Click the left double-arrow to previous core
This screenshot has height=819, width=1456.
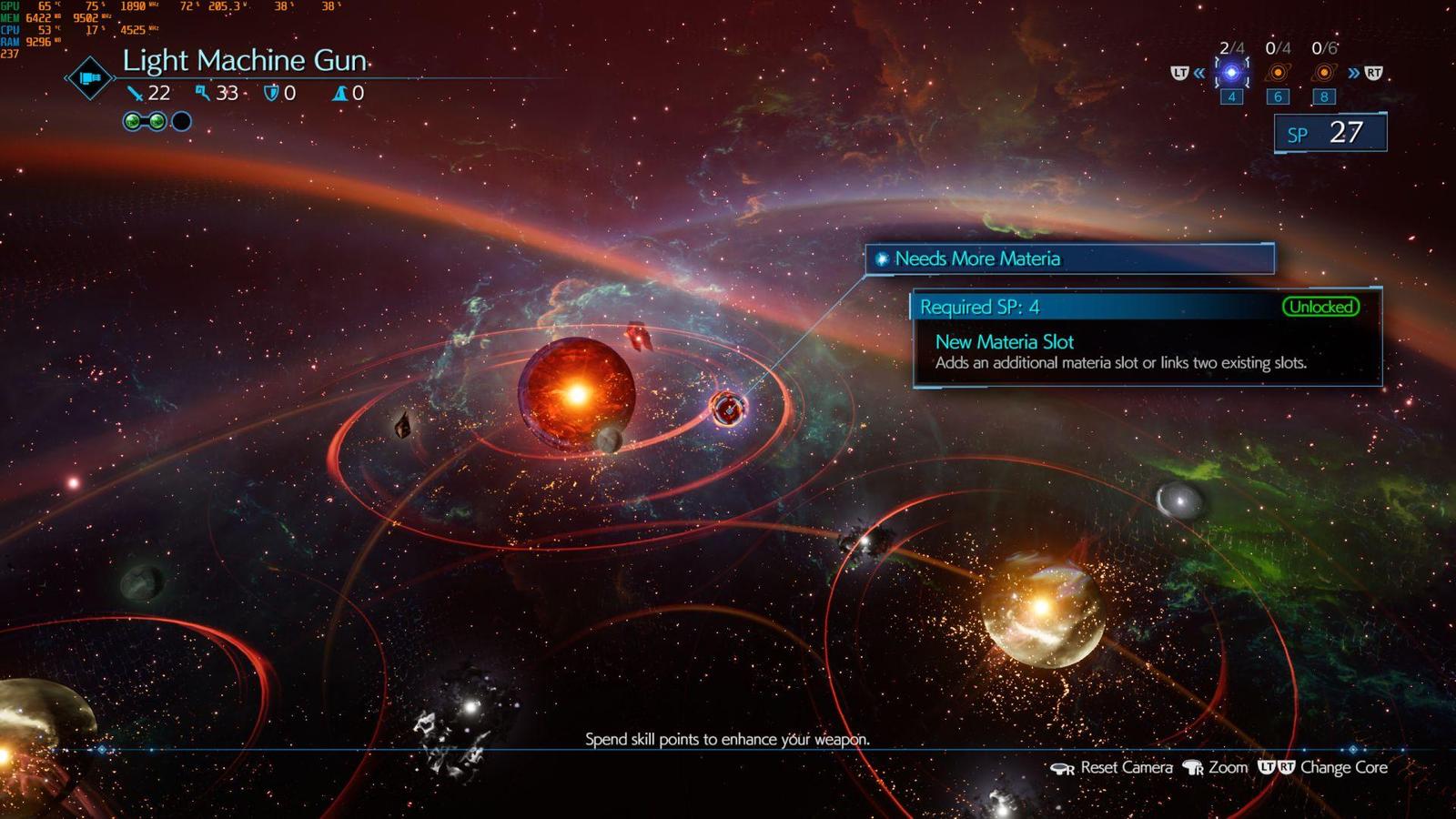(1199, 73)
